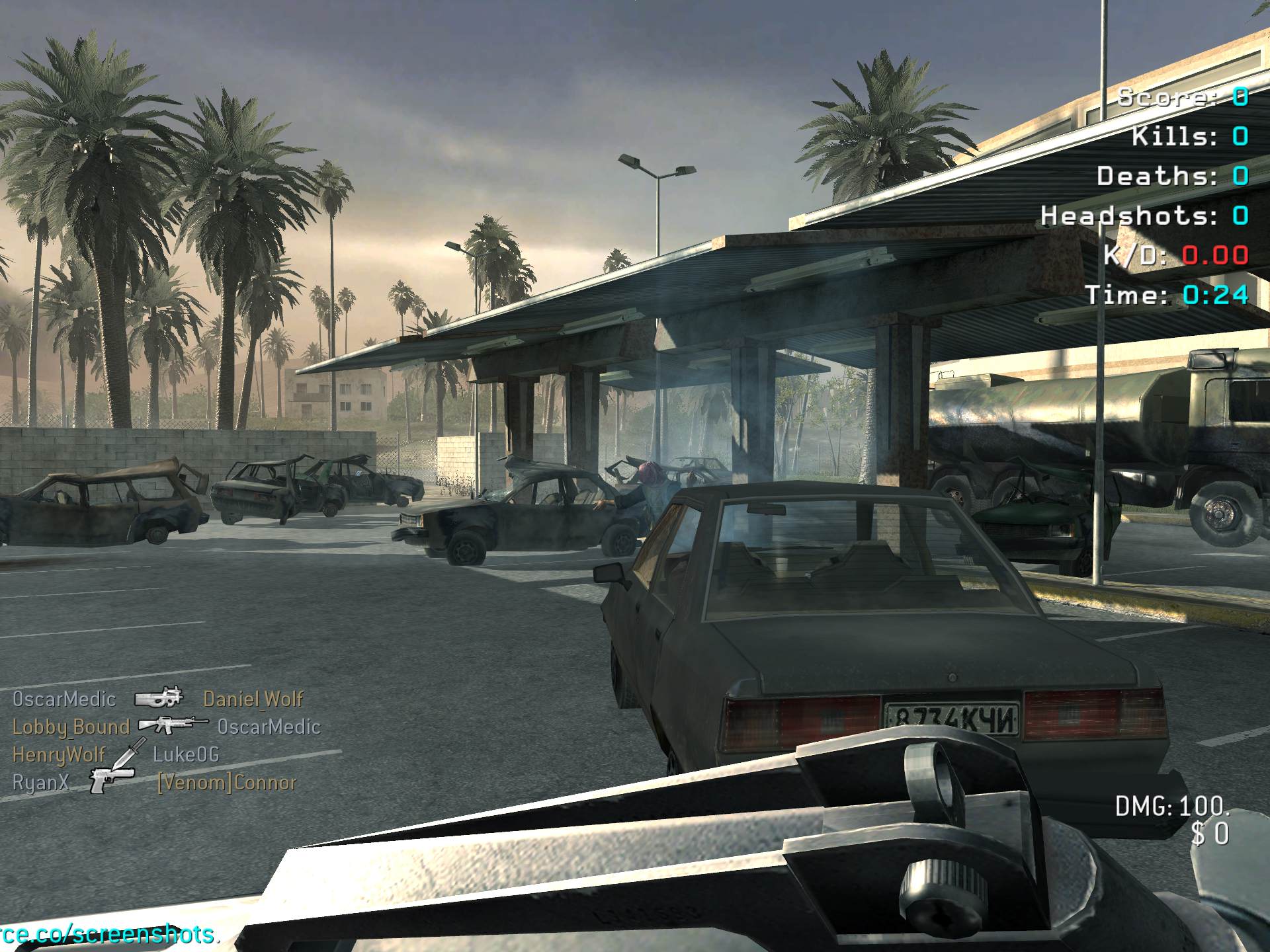Select RyanX's name in the killfeed

coord(40,782)
